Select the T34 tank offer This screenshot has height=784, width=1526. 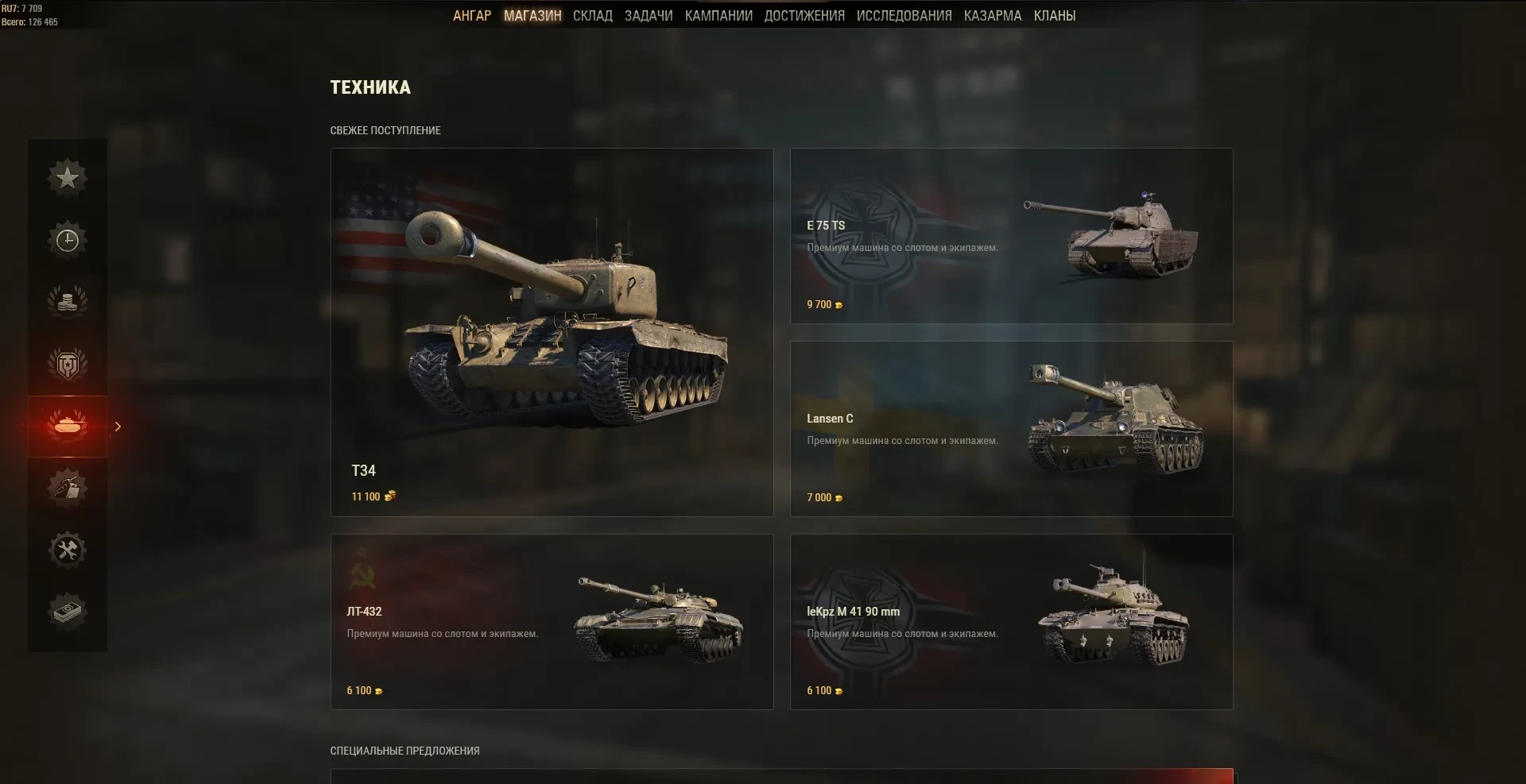pos(552,332)
